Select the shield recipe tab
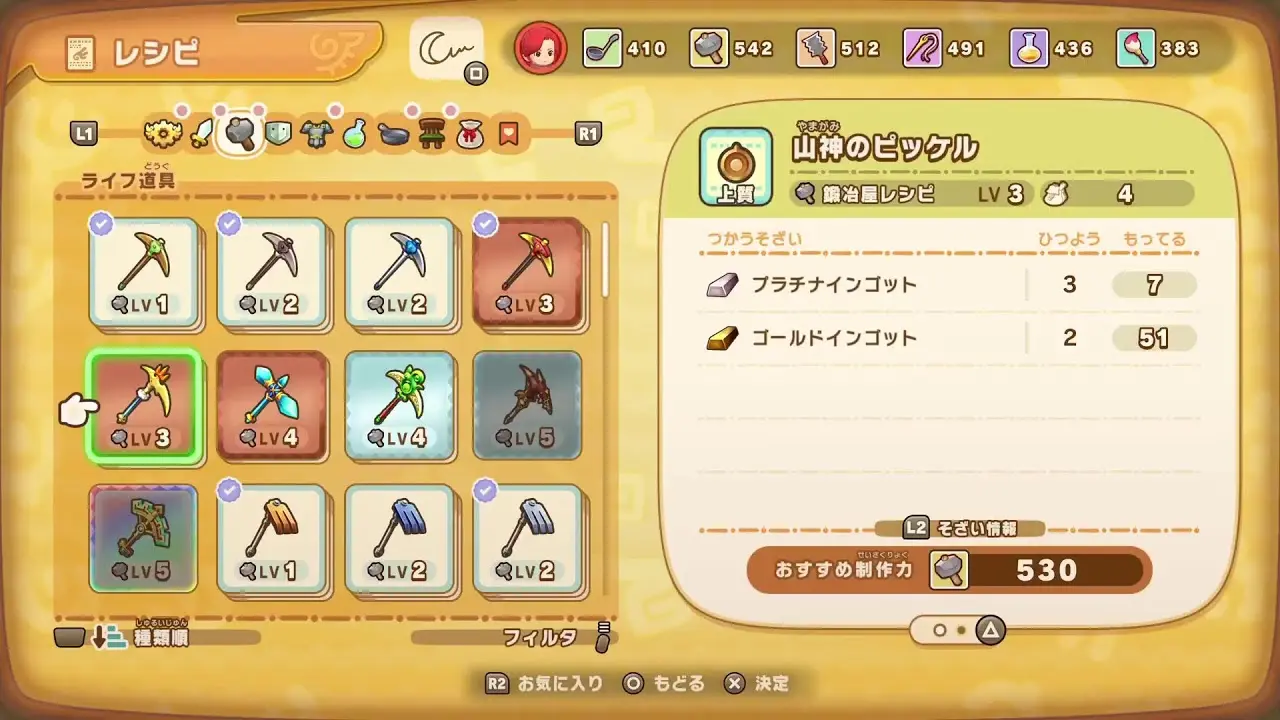1280x720 pixels. pyautogui.click(x=278, y=133)
